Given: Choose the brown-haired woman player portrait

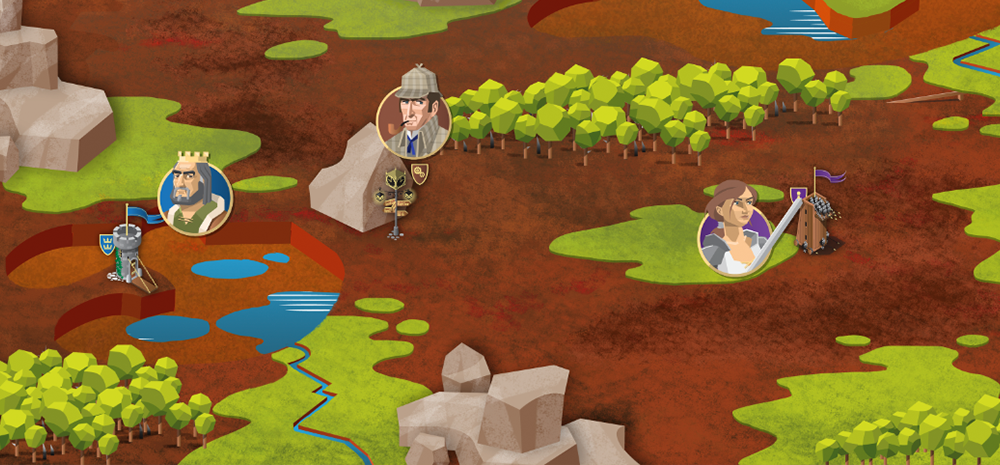Looking at the screenshot, I should [733, 238].
